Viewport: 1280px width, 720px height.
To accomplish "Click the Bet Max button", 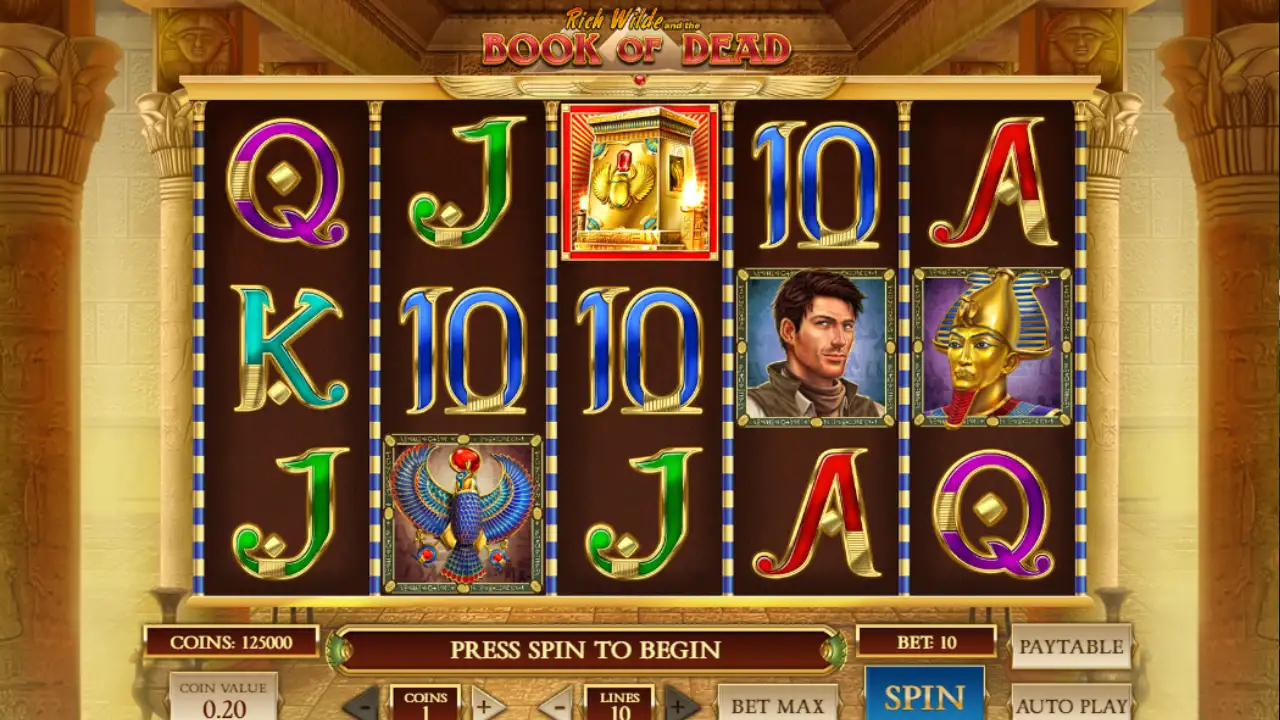I will coord(777,704).
